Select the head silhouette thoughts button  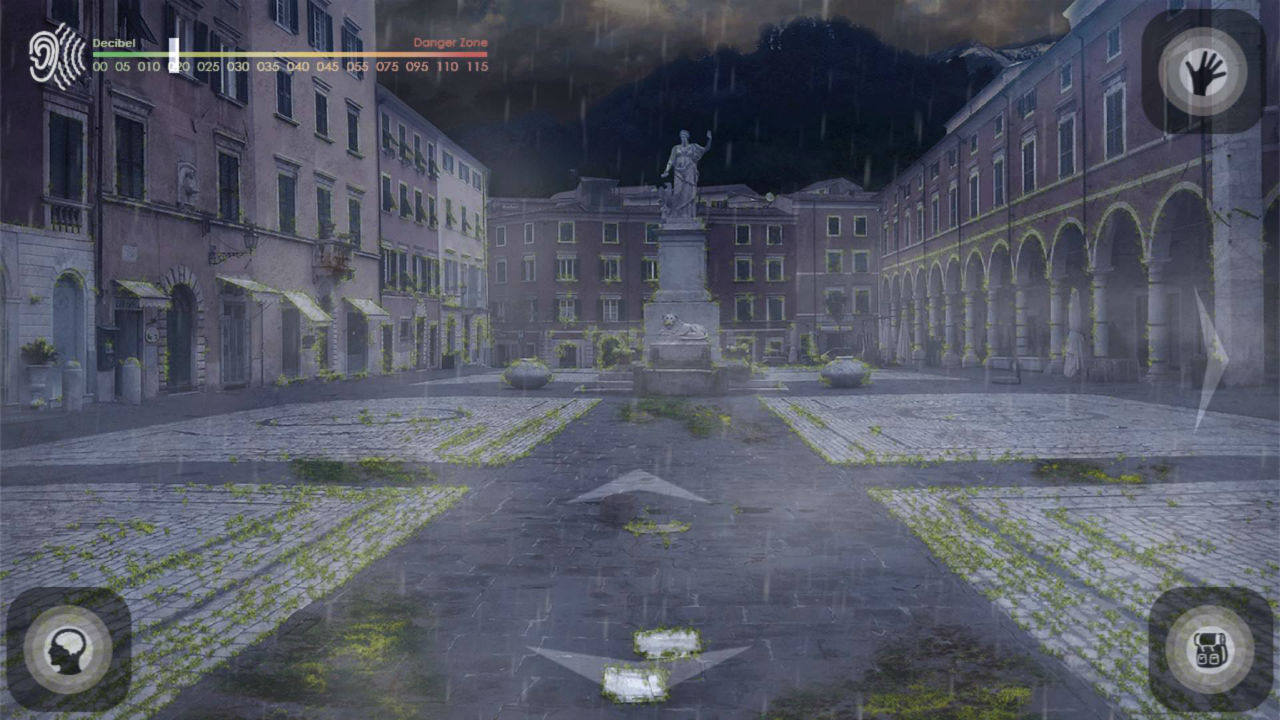[68, 649]
